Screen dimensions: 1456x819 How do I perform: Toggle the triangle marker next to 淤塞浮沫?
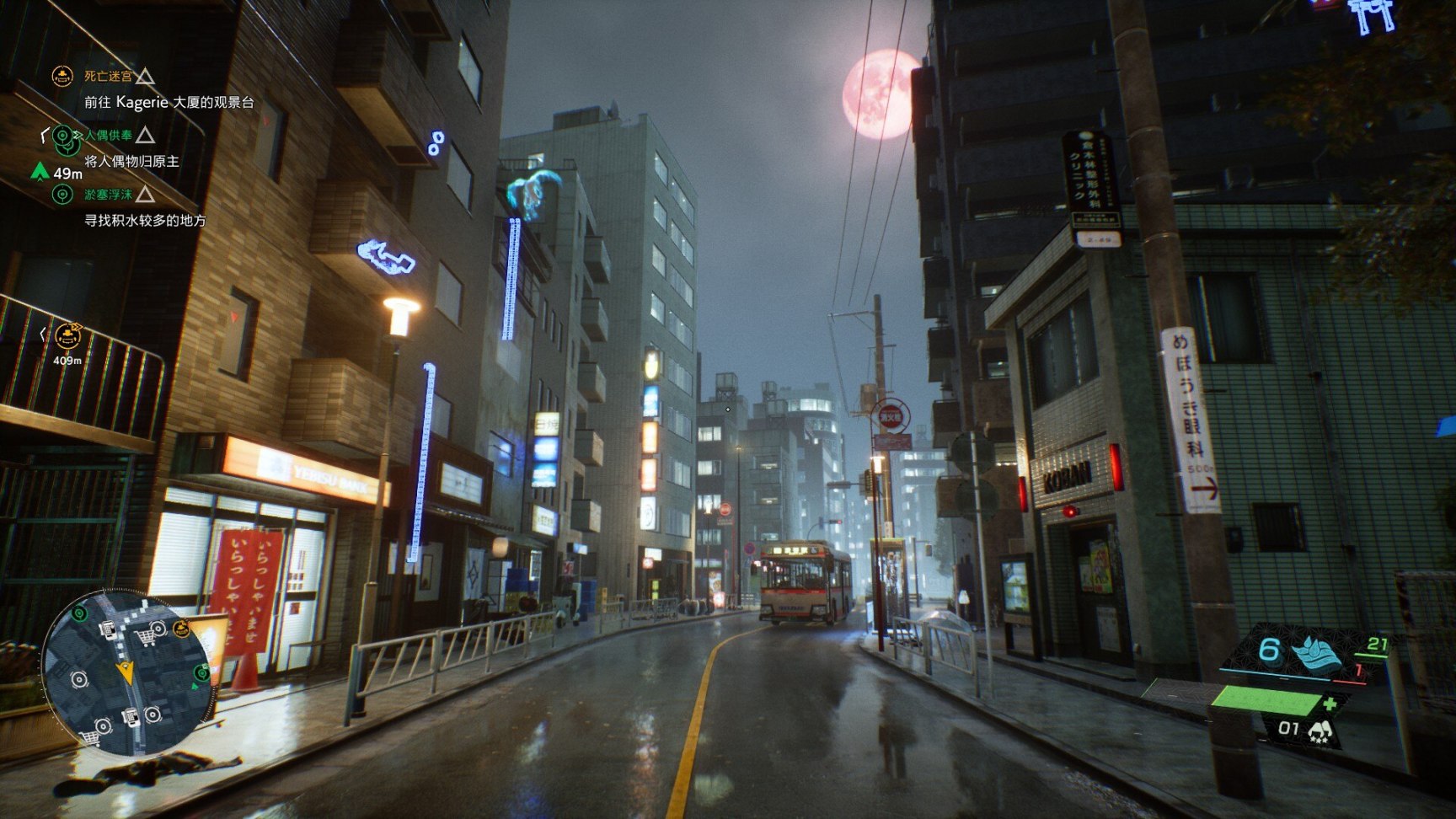click(145, 195)
